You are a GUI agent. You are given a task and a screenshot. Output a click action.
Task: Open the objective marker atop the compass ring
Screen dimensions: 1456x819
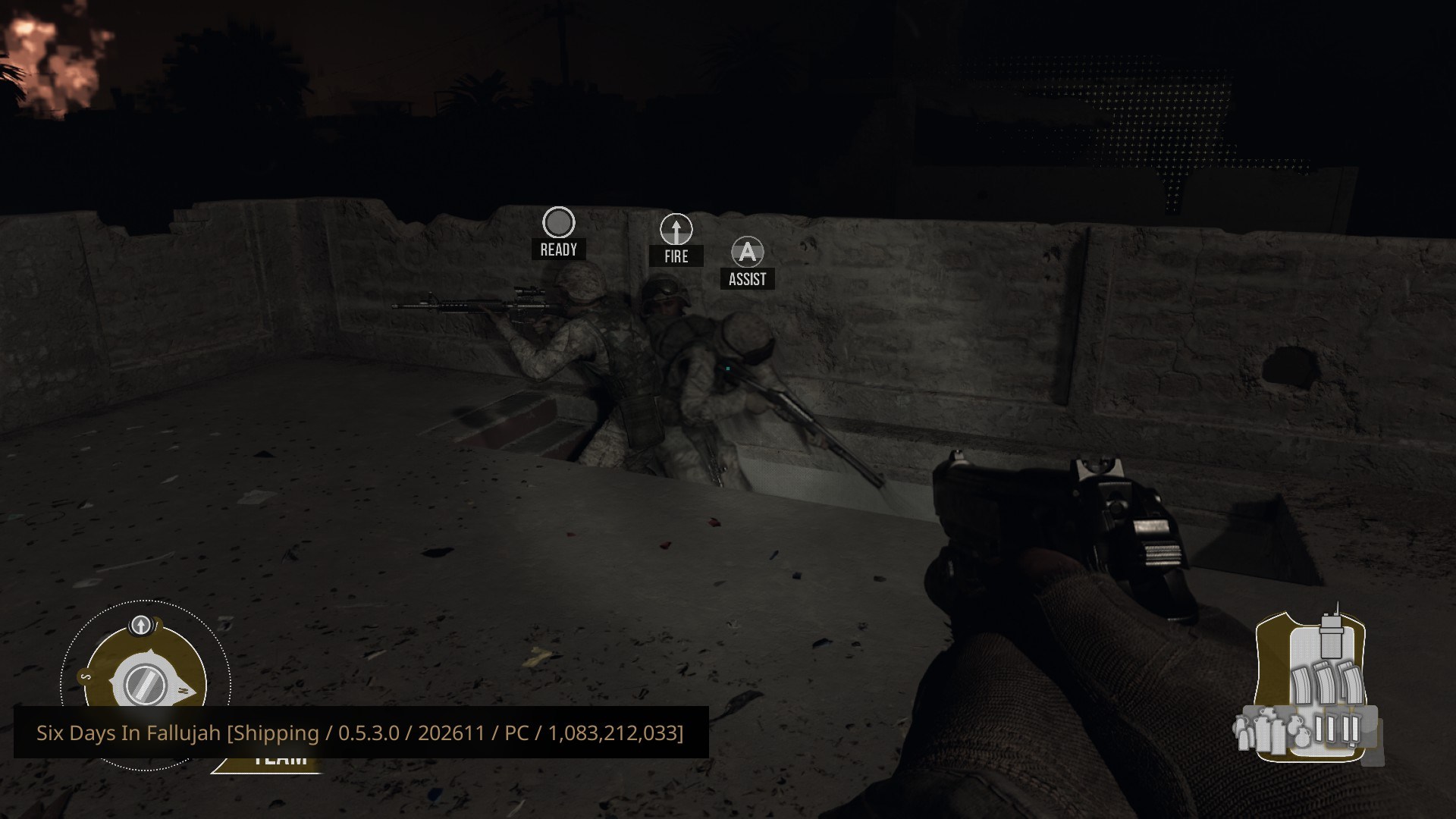(140, 625)
